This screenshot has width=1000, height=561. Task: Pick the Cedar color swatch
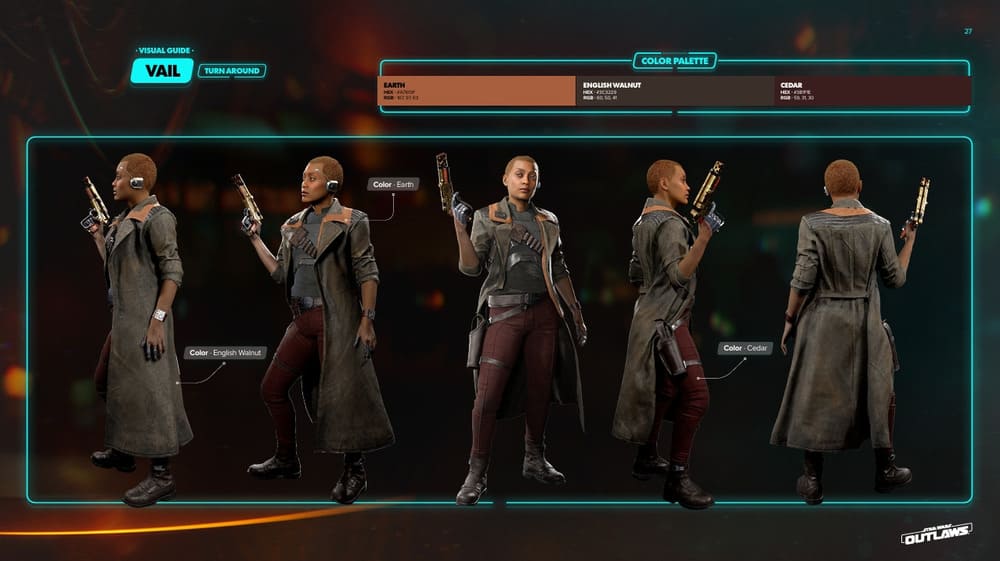(872, 91)
